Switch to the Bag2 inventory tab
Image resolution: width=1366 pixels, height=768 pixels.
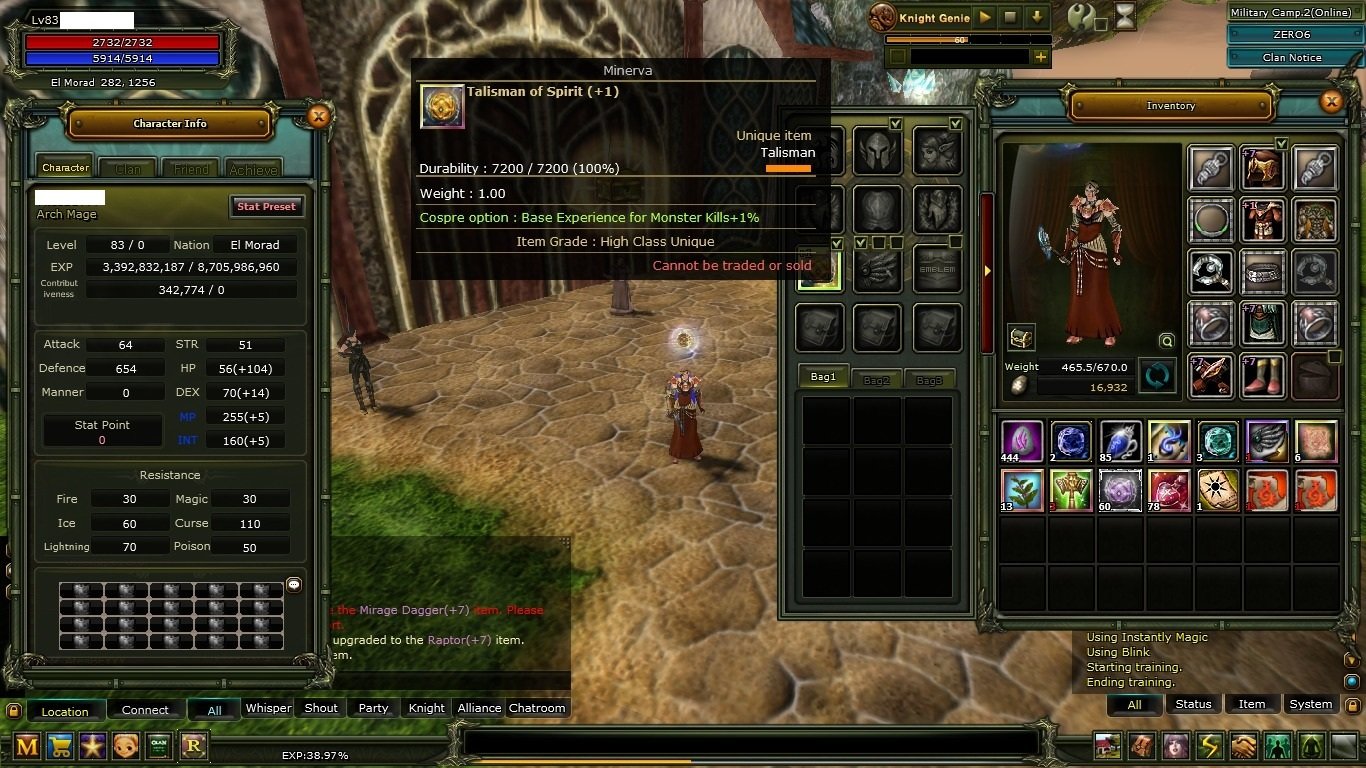pos(875,378)
